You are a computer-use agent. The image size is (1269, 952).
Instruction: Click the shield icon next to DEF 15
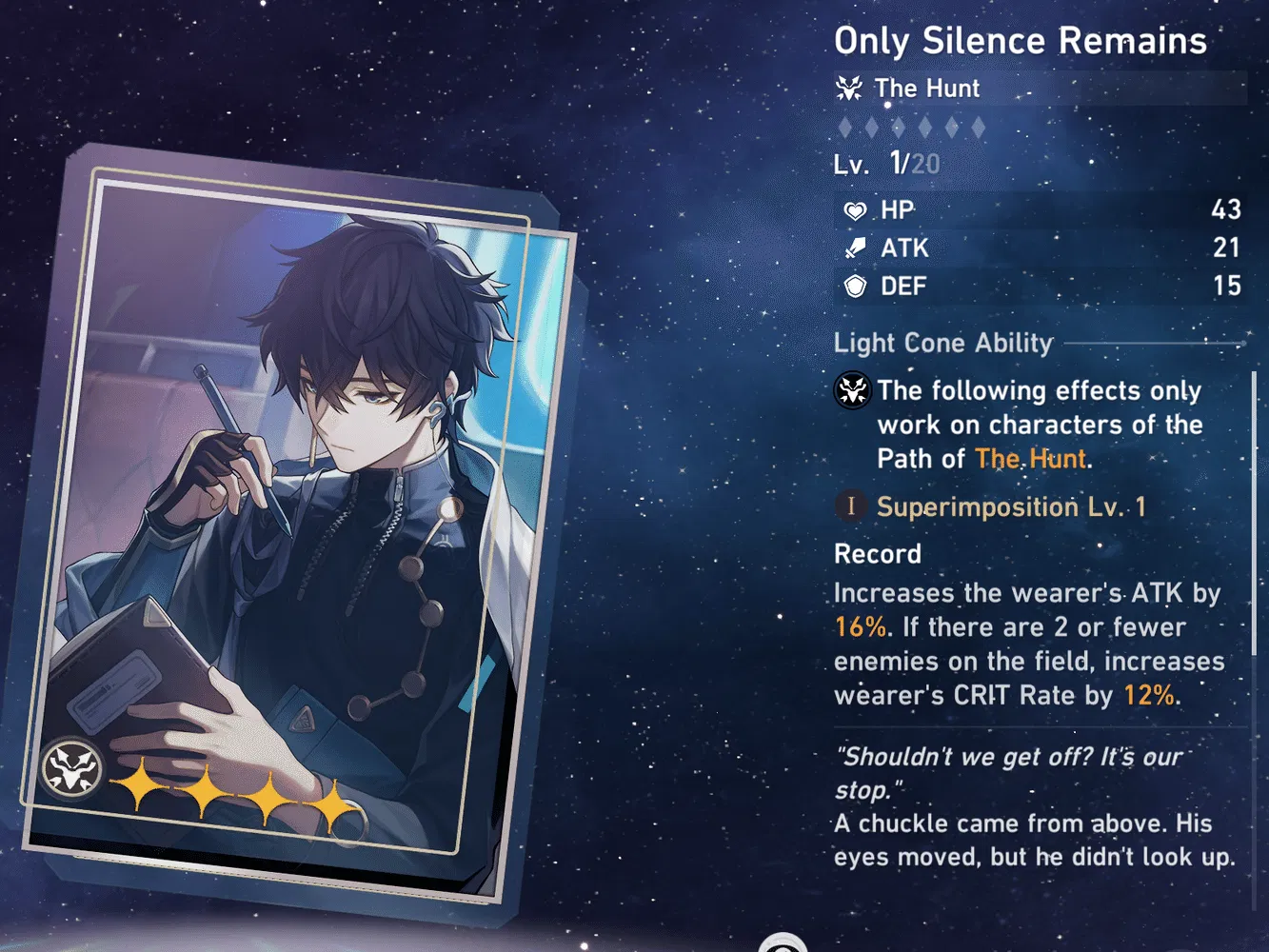[856, 286]
